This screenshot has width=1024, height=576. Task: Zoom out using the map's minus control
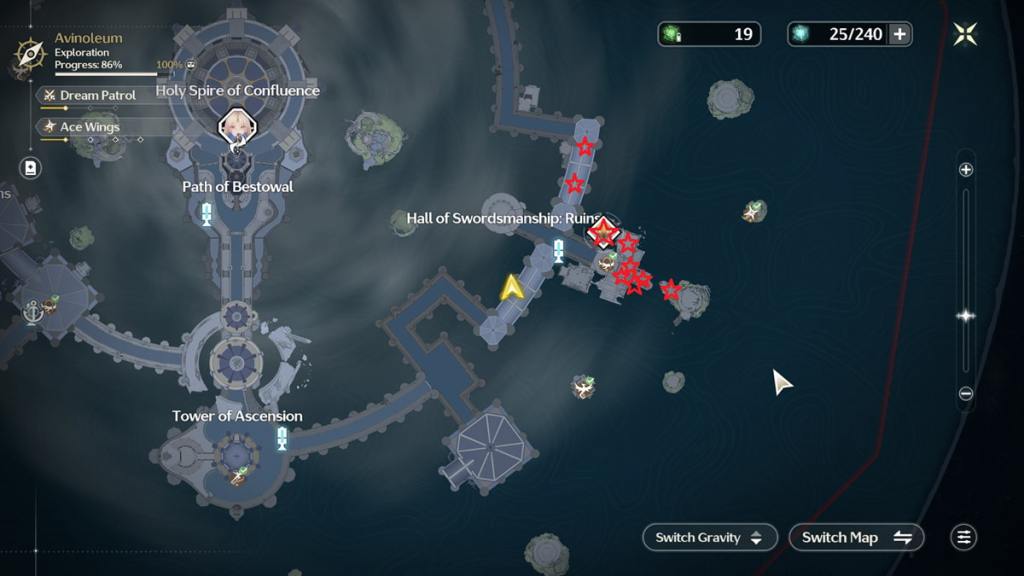[966, 394]
